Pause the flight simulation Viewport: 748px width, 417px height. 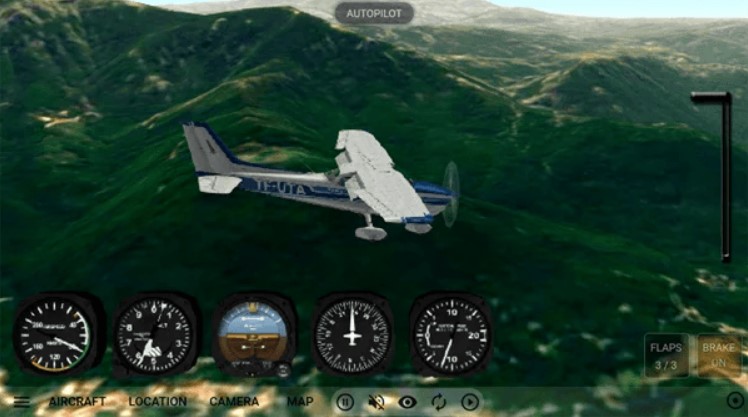pos(345,402)
